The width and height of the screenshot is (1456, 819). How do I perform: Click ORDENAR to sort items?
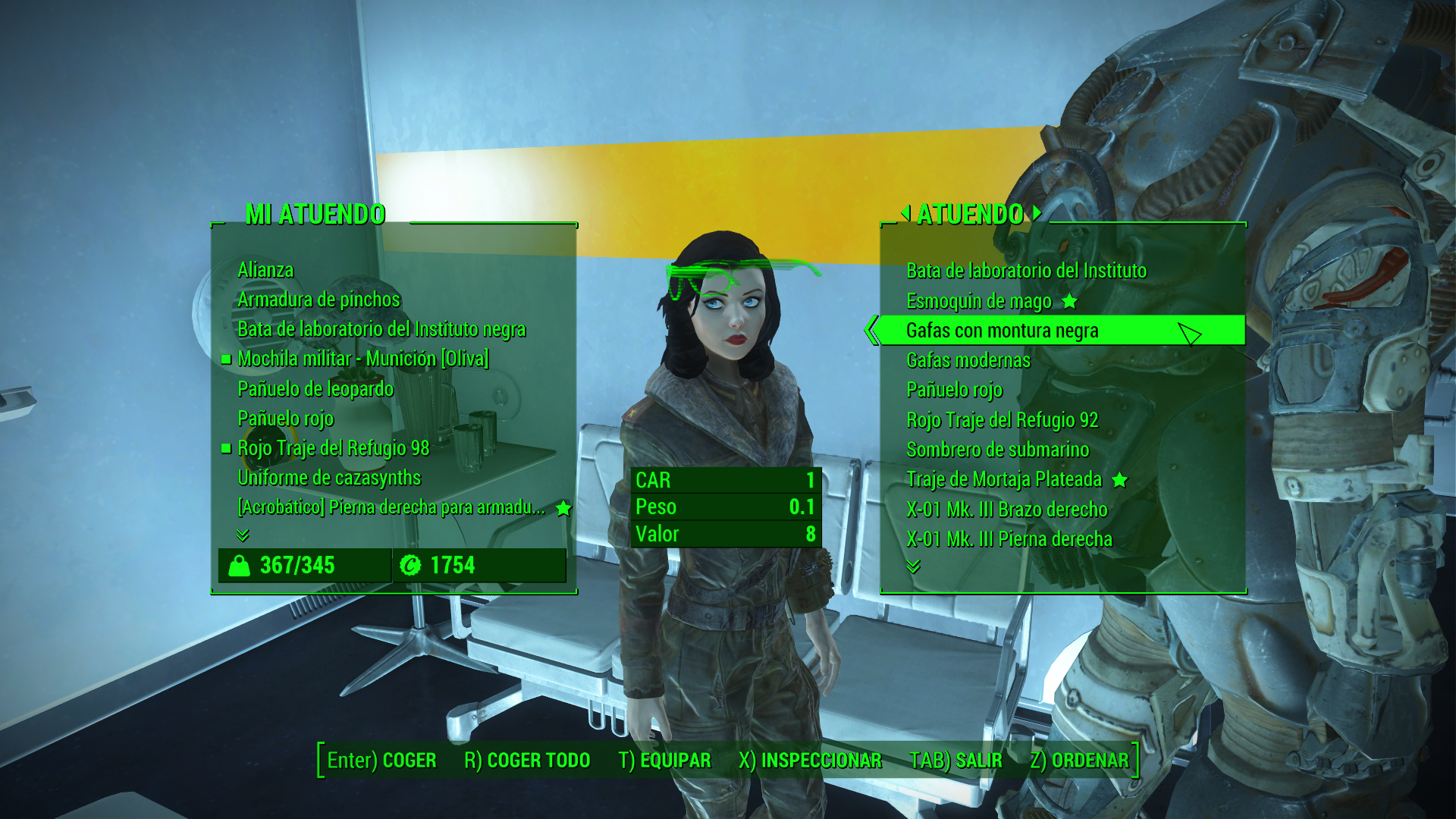pyautogui.click(x=1079, y=761)
